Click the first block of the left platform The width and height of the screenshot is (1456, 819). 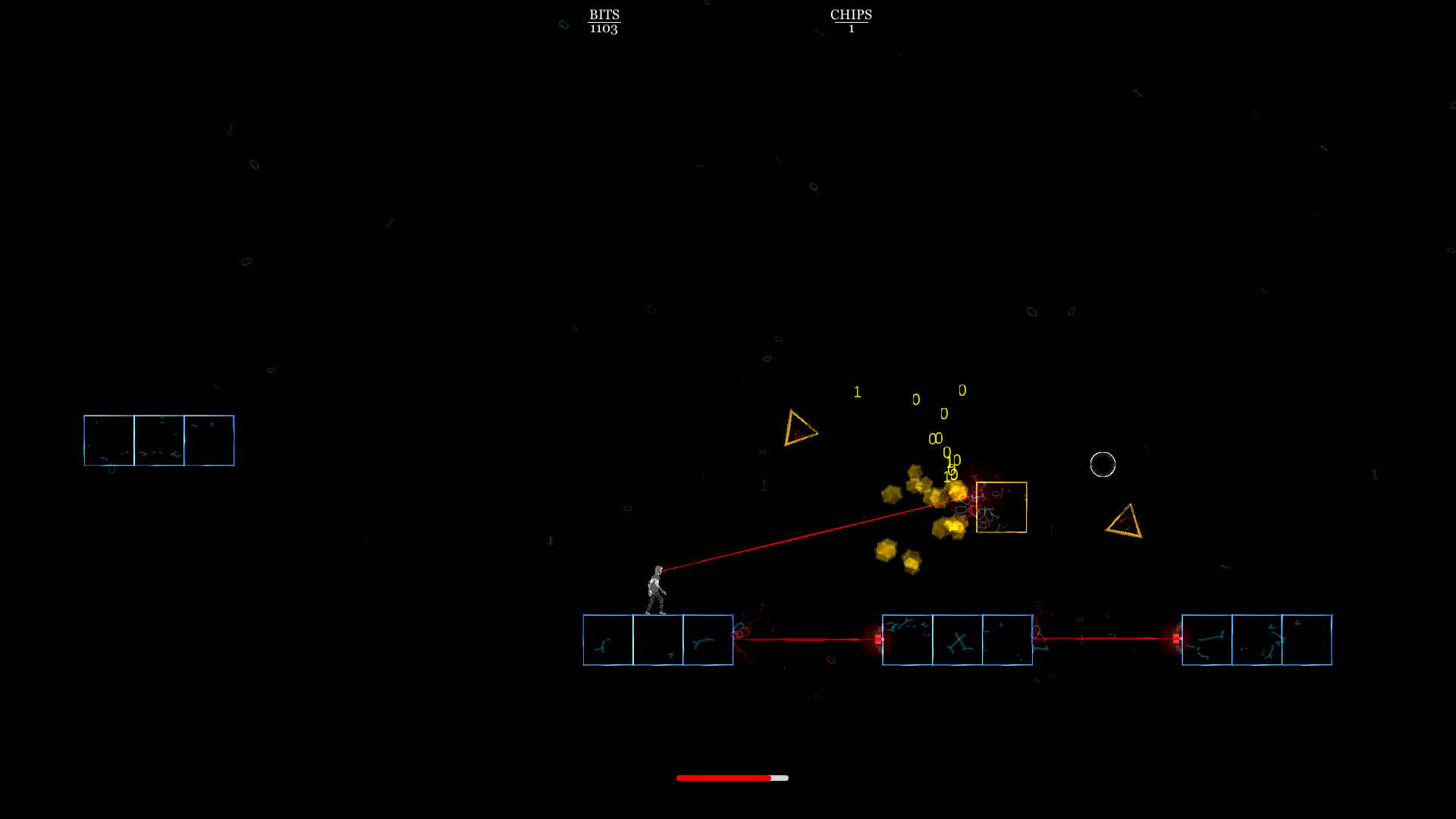[607, 639]
